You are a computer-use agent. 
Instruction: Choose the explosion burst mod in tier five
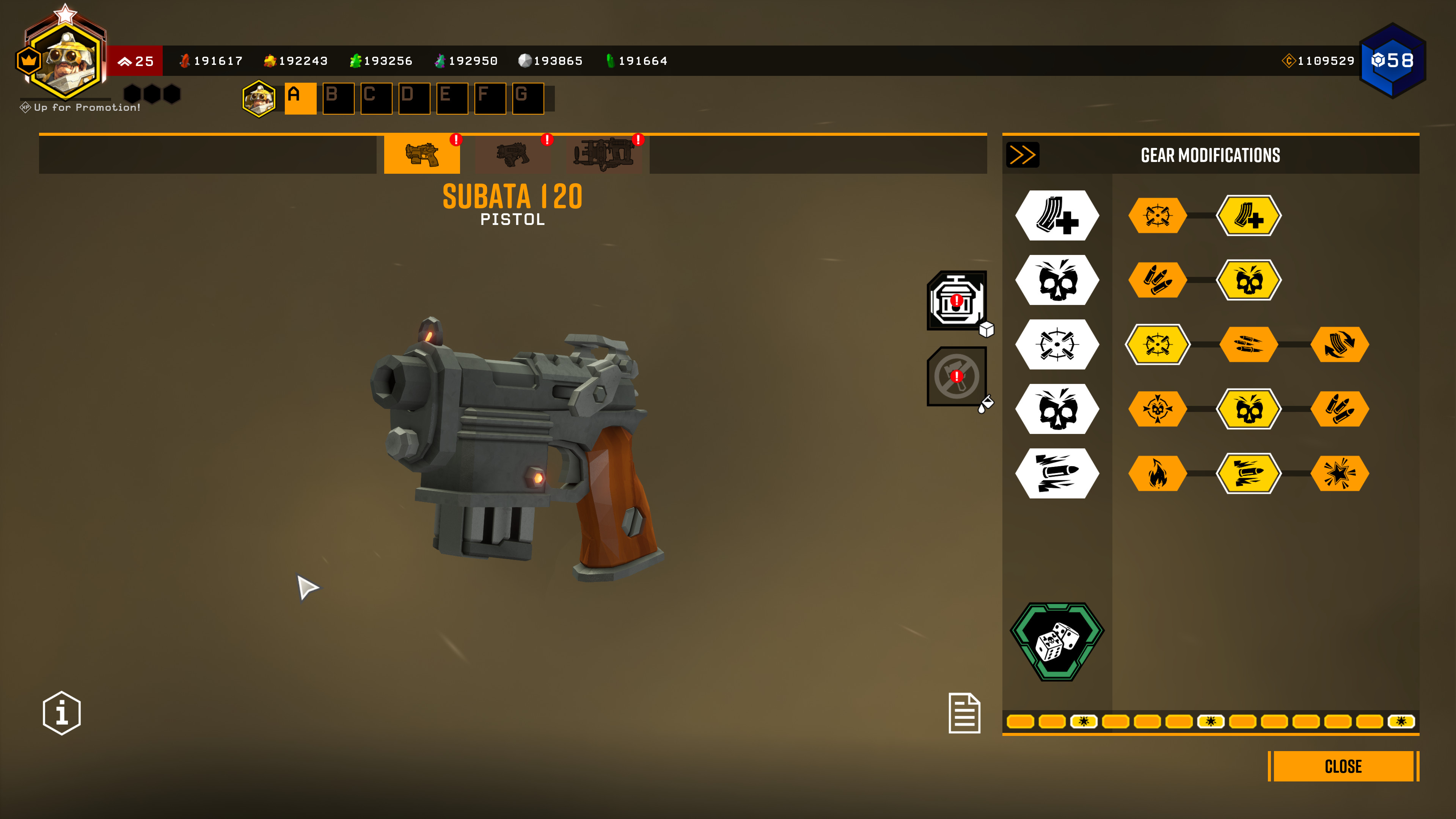1340,473
